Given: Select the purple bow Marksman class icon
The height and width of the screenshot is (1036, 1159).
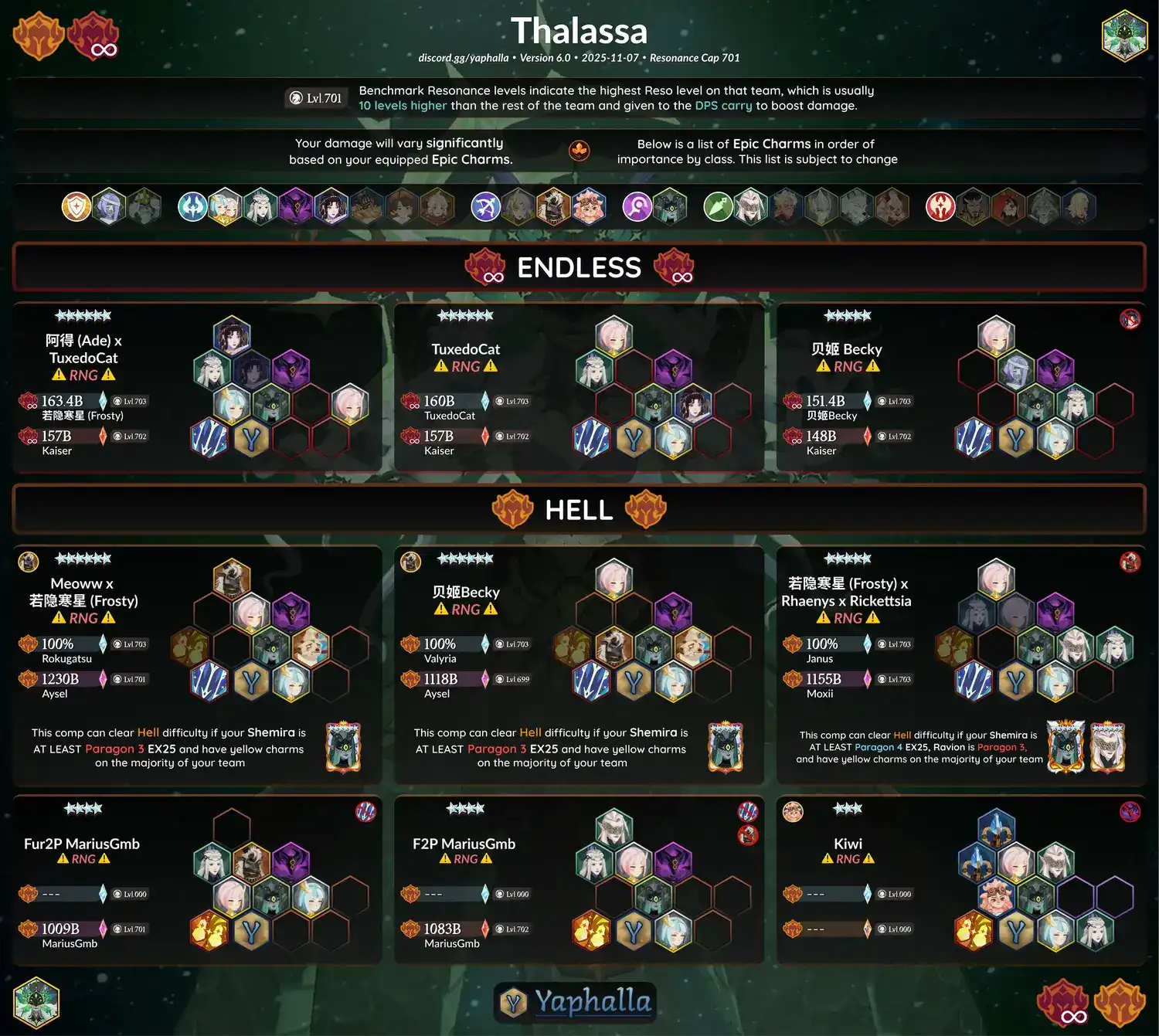Looking at the screenshot, I should point(485,206).
